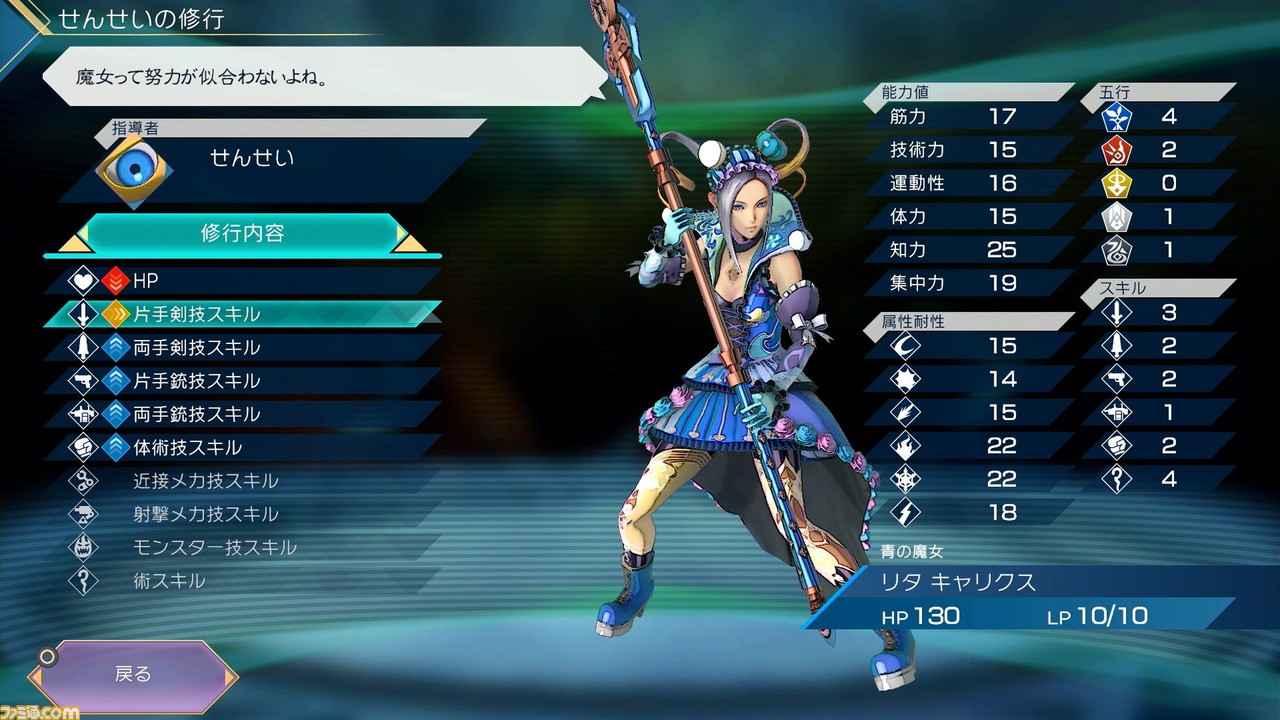
Task: Choose モンスター技スキル entry
Action: (240, 547)
